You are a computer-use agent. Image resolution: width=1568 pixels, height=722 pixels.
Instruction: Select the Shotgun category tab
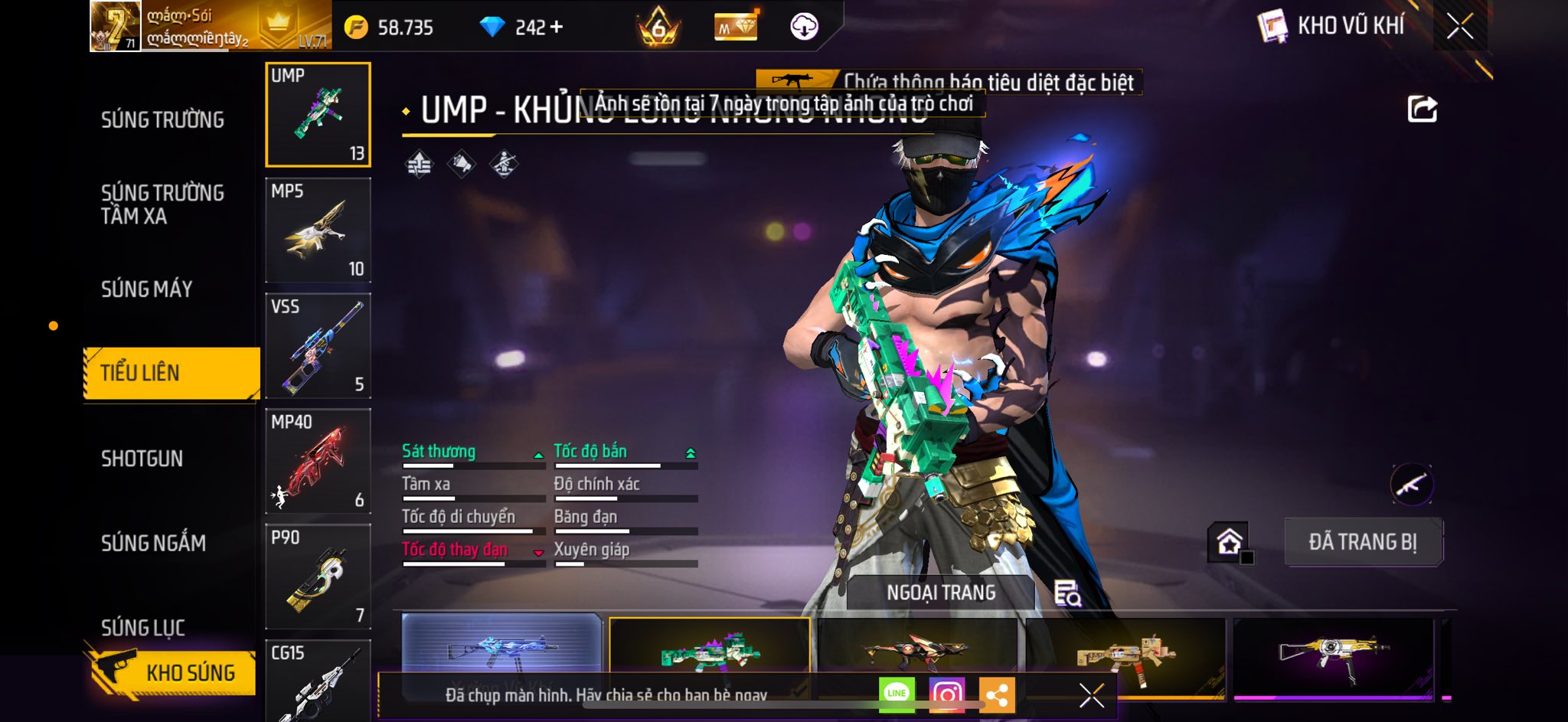(x=142, y=459)
